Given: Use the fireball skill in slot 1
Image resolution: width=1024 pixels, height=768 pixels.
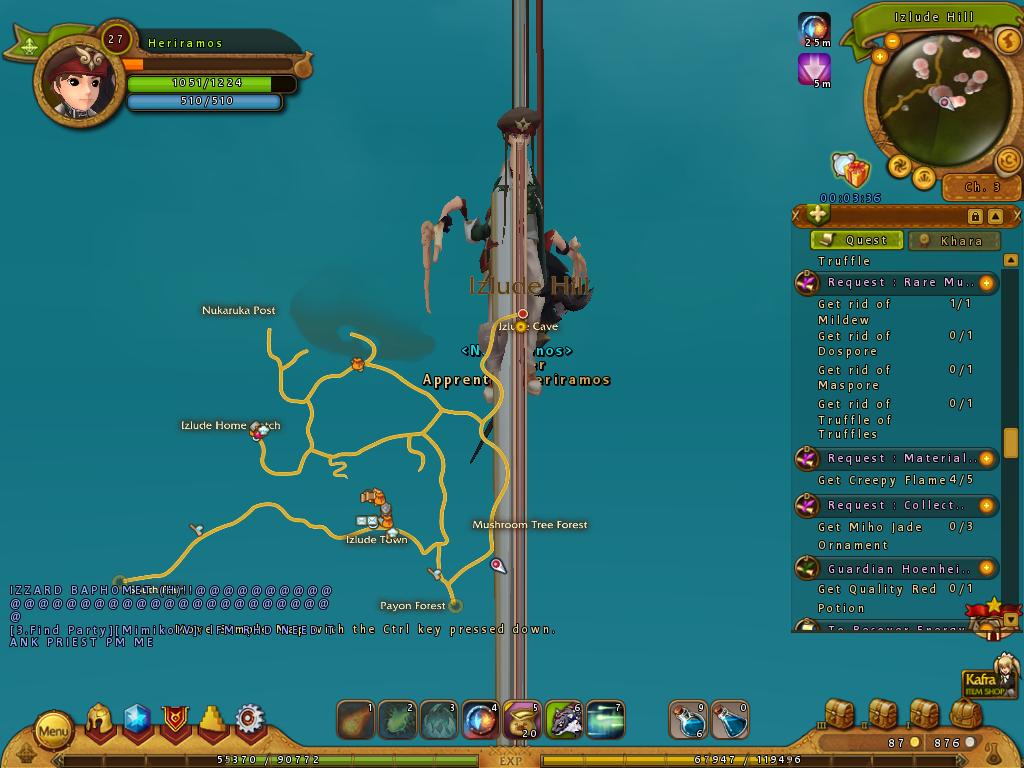Looking at the screenshot, I should point(356,720).
